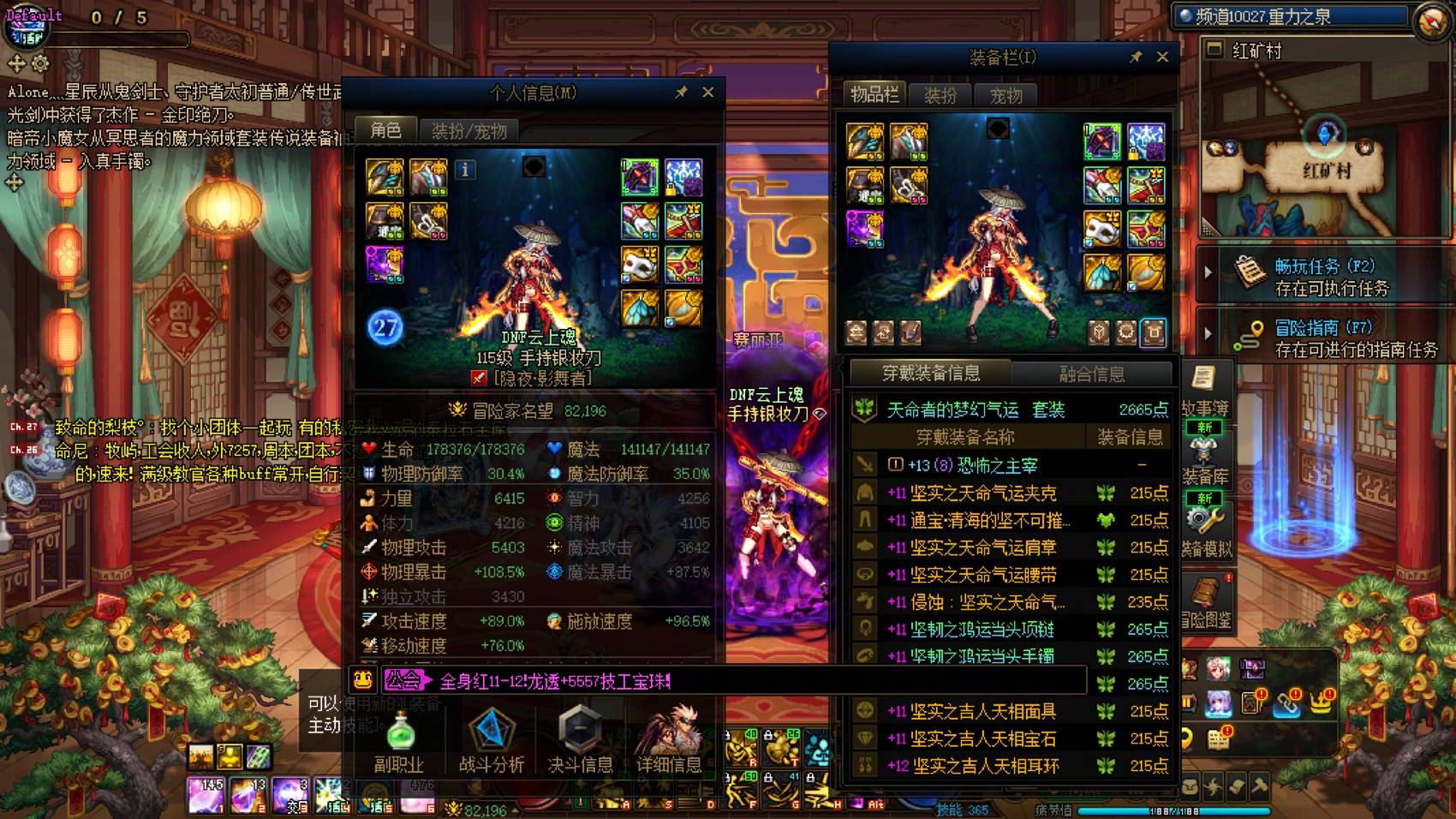Viewport: 1456px width, 819px height.
Task: Click the highlighted avatar chest icon in 装备栏
Action: (1152, 332)
